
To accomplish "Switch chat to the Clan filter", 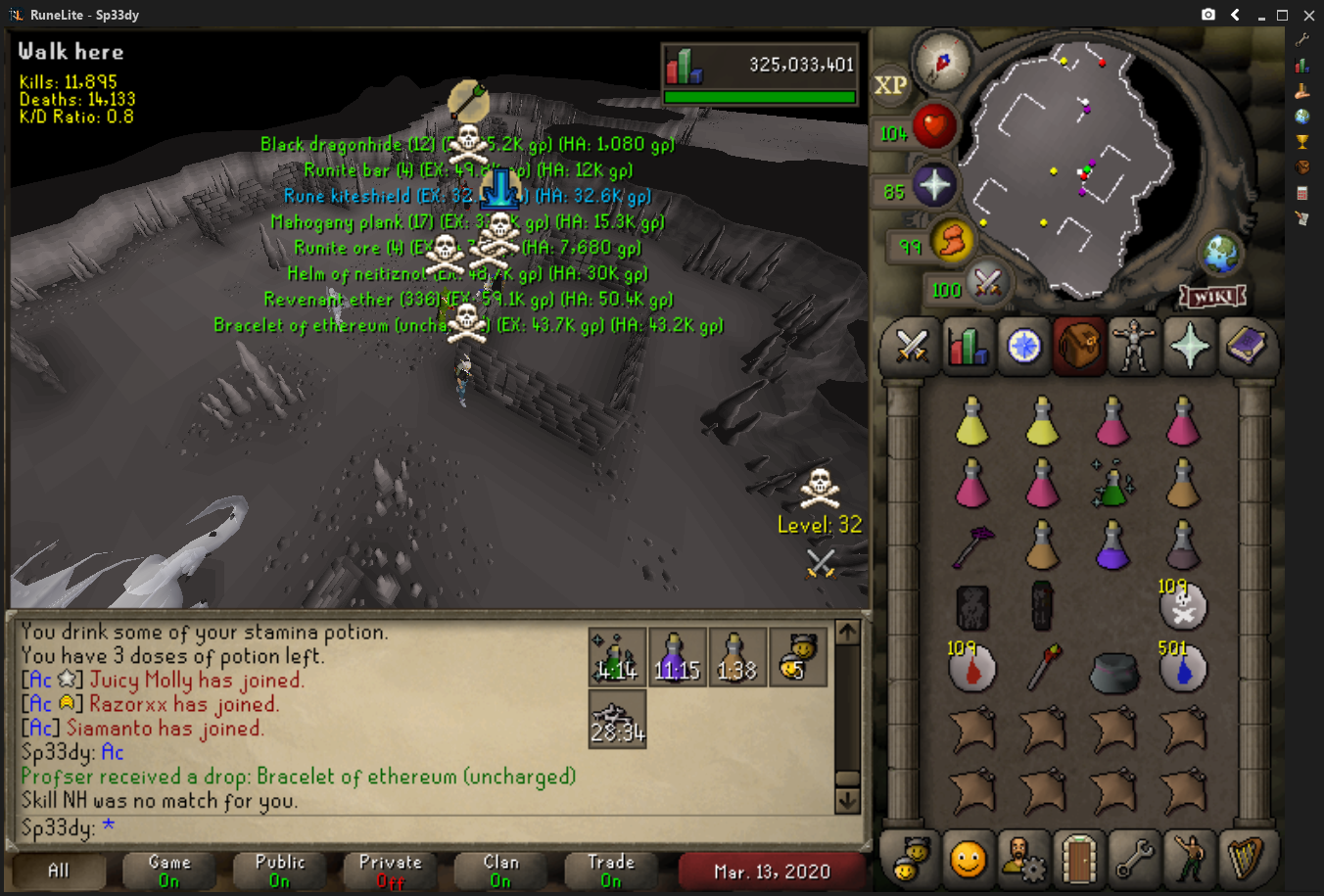I will click(500, 871).
